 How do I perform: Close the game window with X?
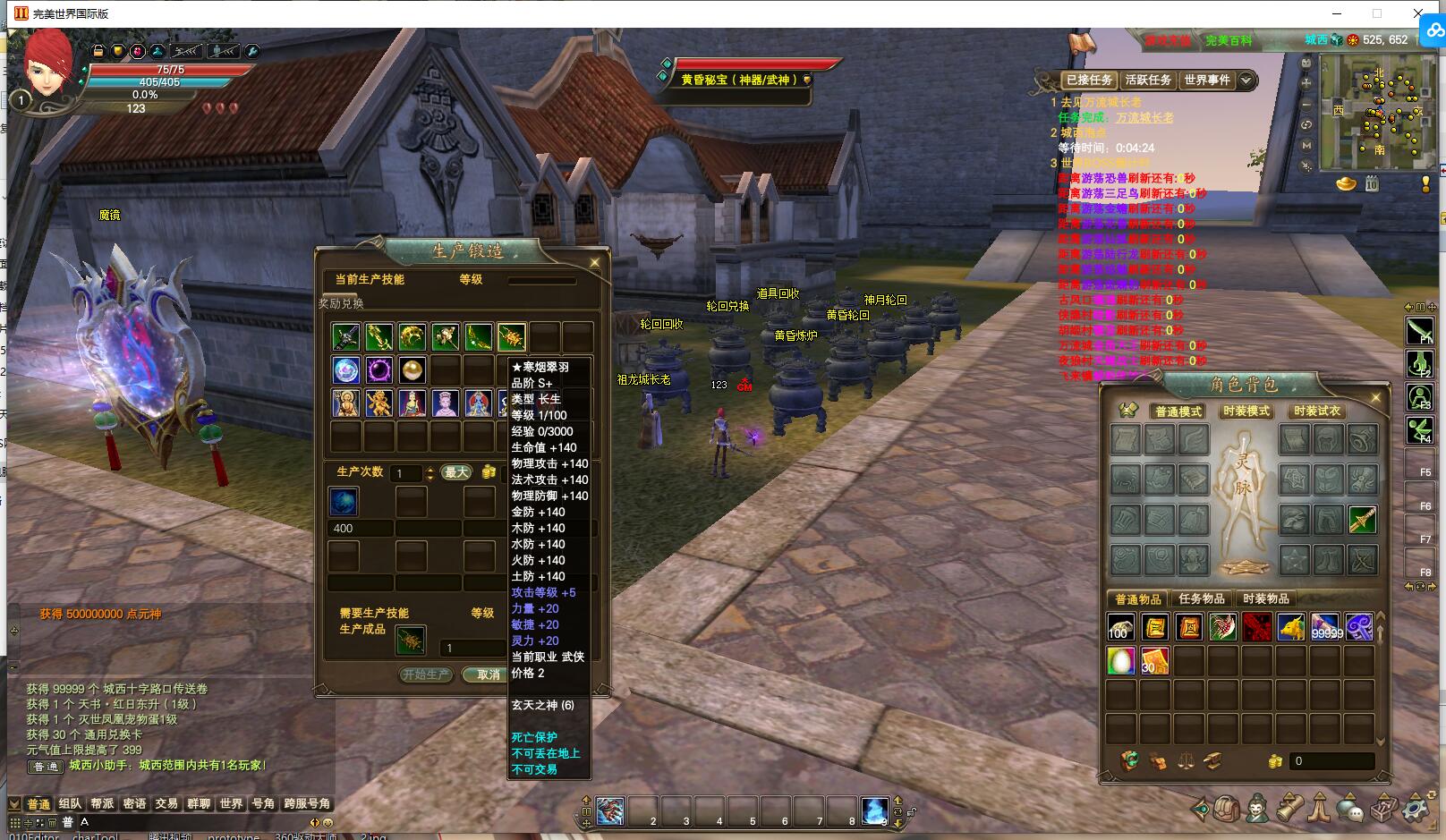tap(1418, 13)
